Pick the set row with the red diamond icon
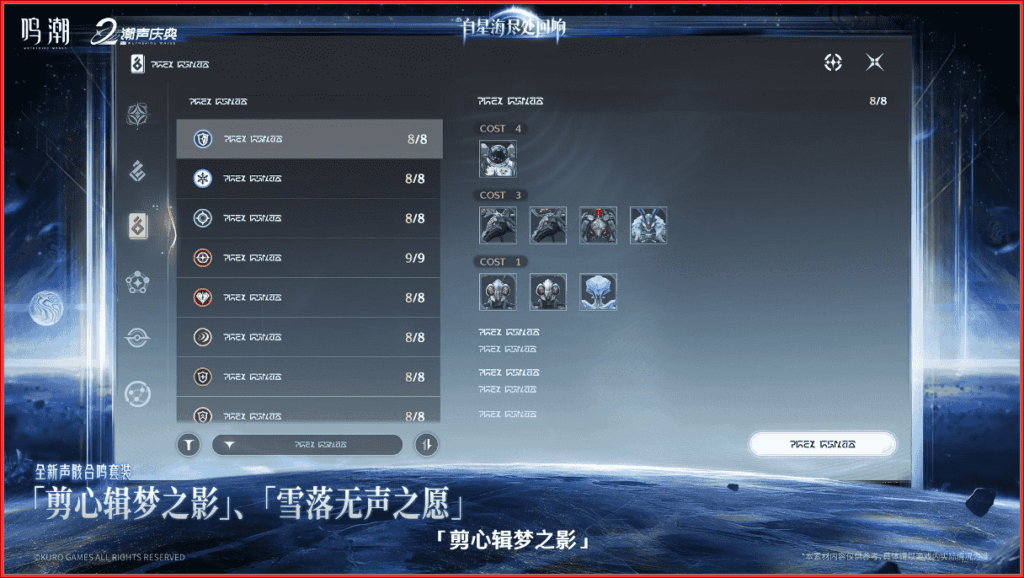This screenshot has width=1024, height=578. [309, 298]
